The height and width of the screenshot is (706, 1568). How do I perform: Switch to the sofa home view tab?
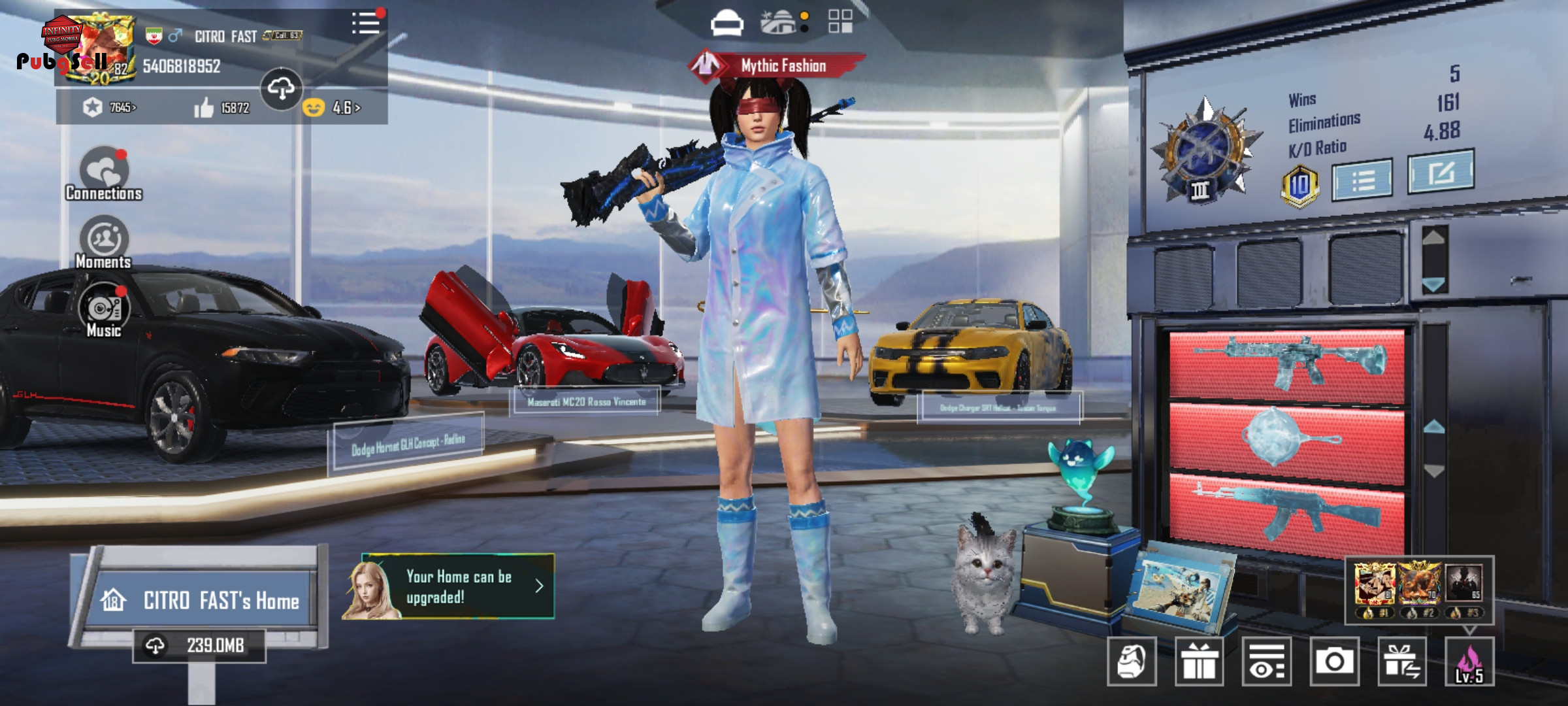coord(727,23)
